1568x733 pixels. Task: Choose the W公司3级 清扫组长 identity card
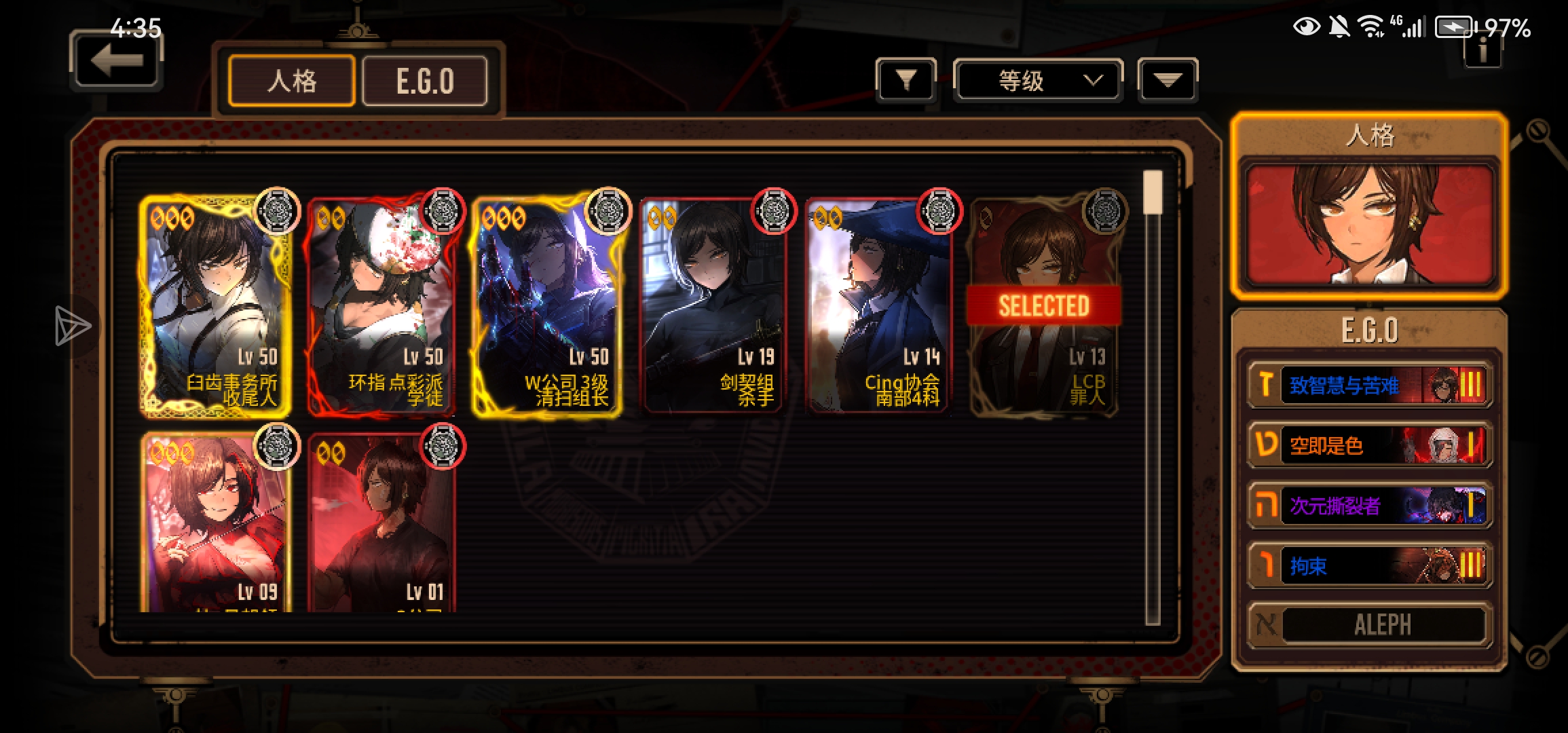point(547,305)
